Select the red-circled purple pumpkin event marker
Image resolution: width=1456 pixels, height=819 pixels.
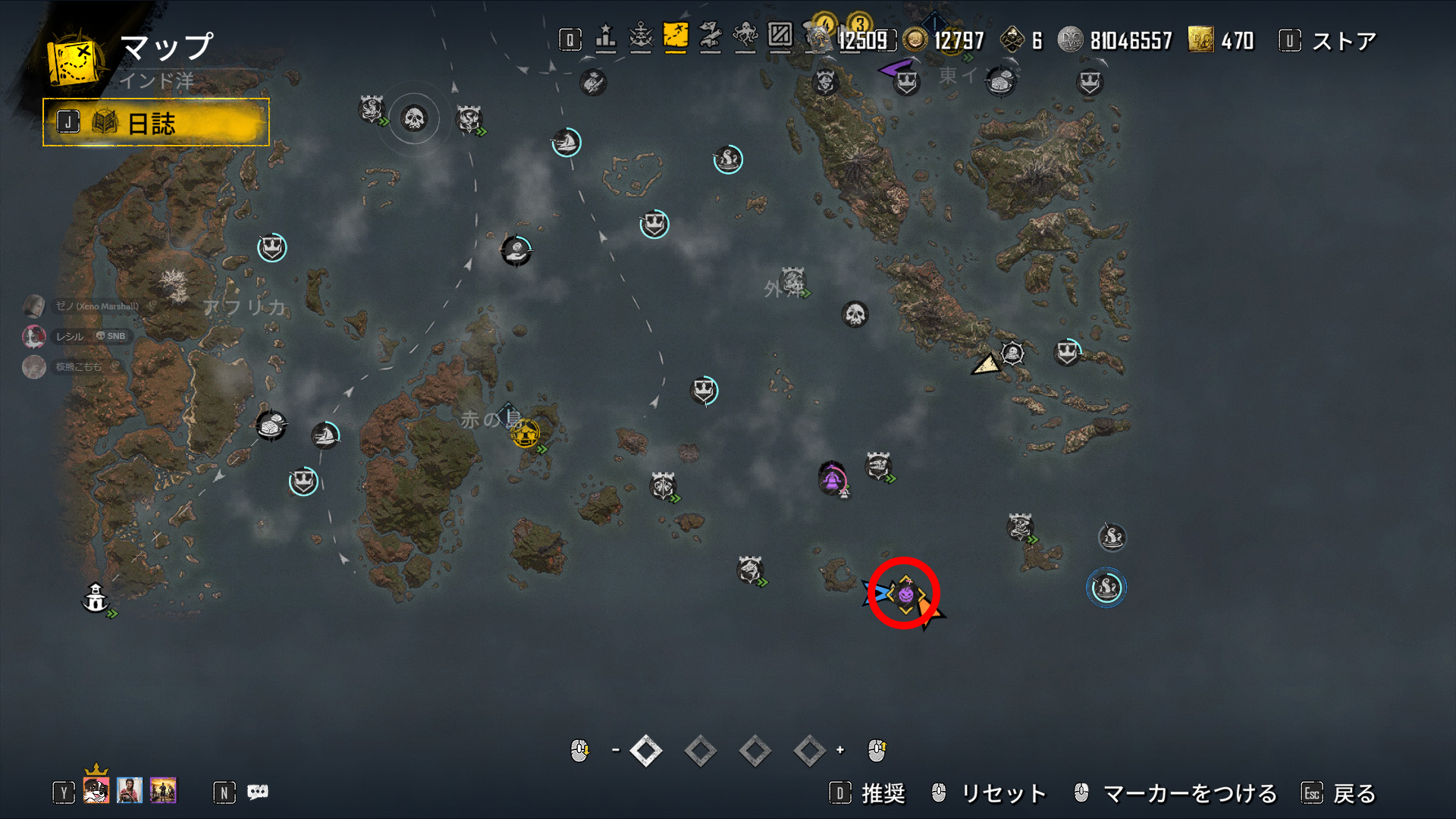click(x=905, y=594)
